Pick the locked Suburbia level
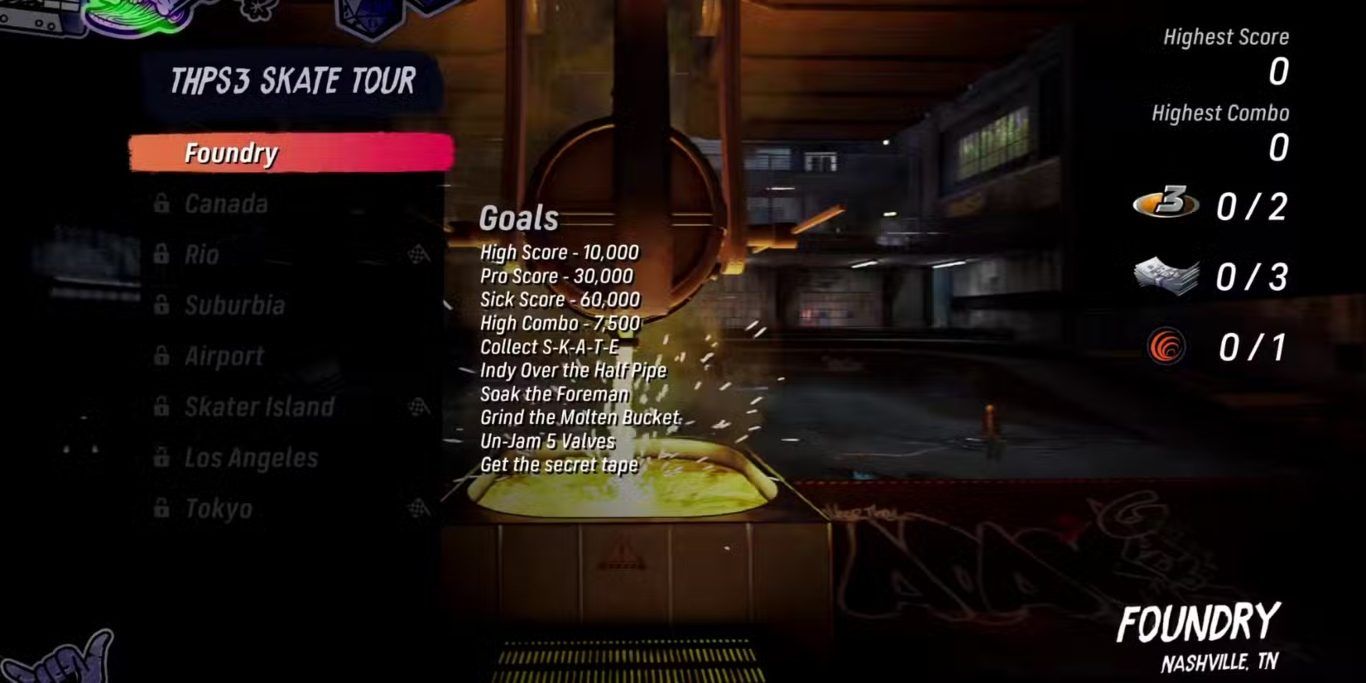The image size is (1366, 683). point(234,305)
